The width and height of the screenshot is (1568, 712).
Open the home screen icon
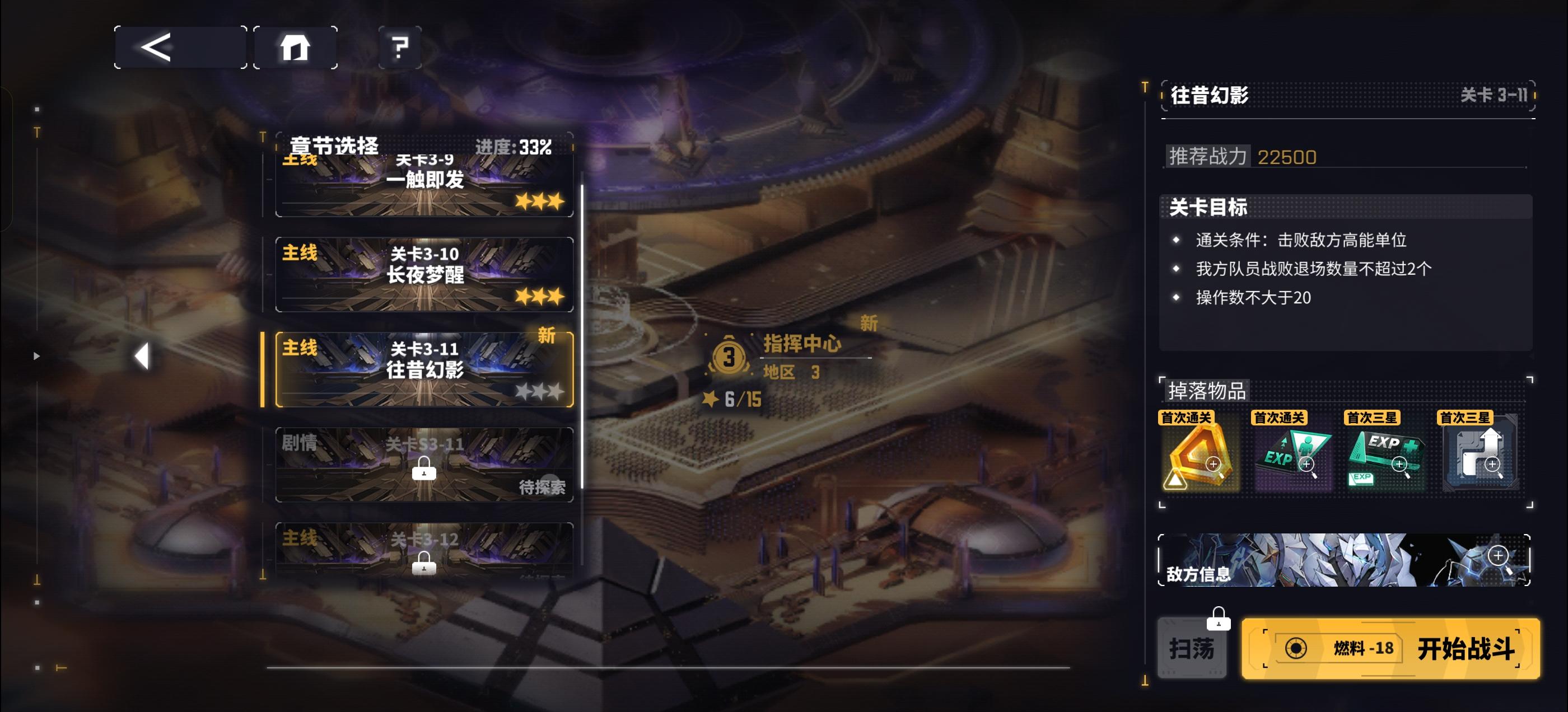pyautogui.click(x=294, y=47)
